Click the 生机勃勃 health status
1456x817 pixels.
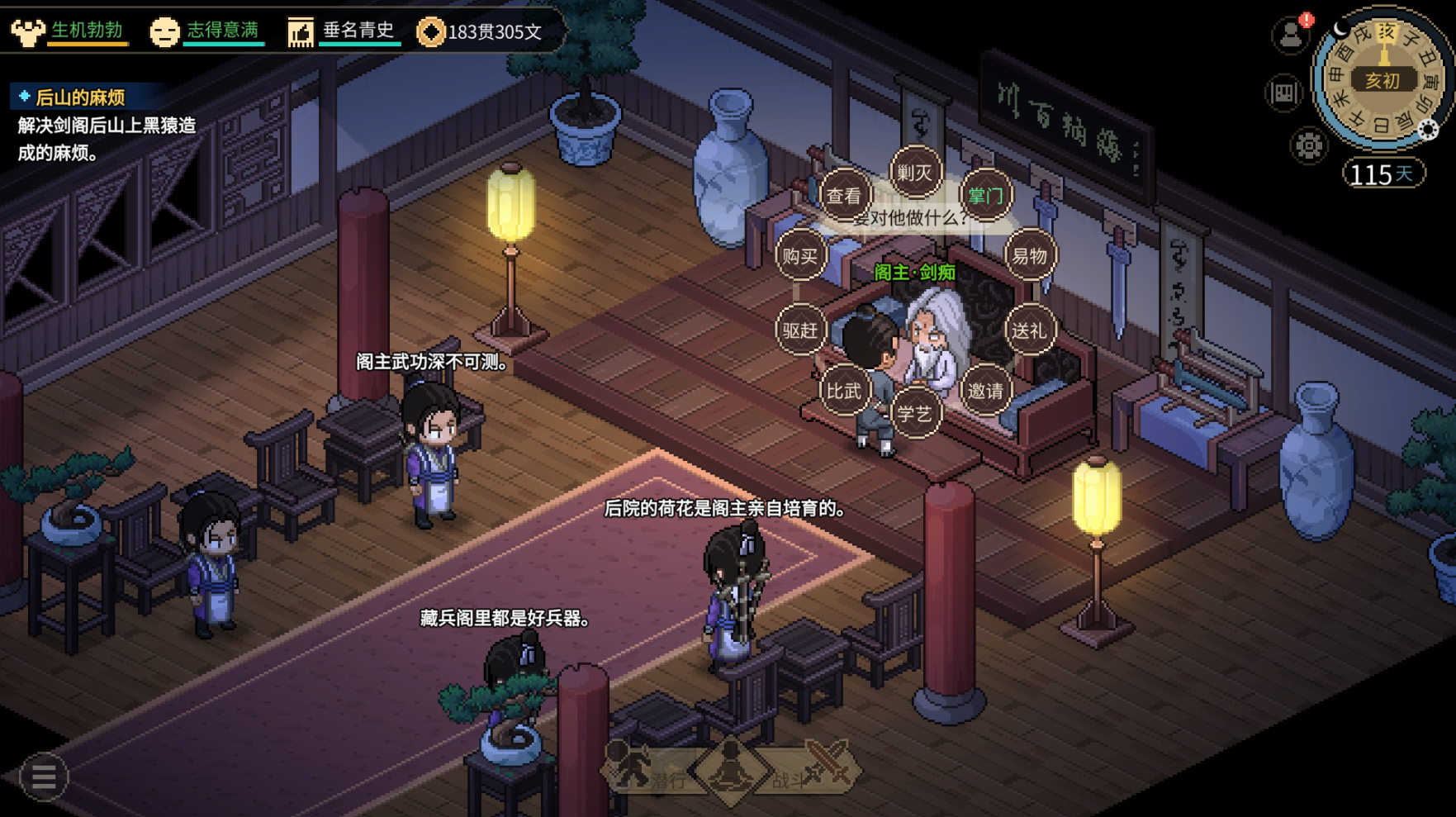tap(70, 31)
